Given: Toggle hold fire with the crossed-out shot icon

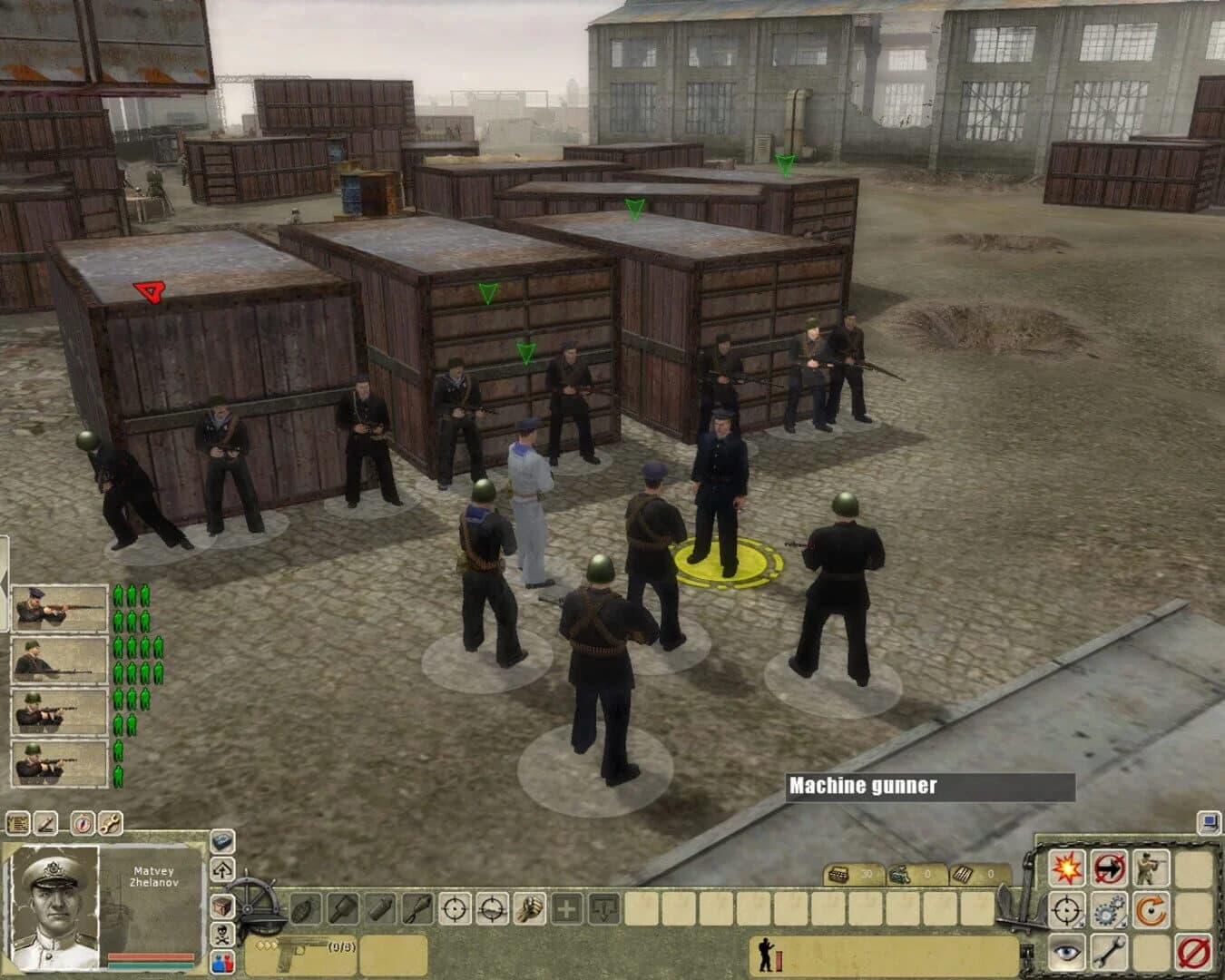Looking at the screenshot, I should pyautogui.click(x=1108, y=867).
